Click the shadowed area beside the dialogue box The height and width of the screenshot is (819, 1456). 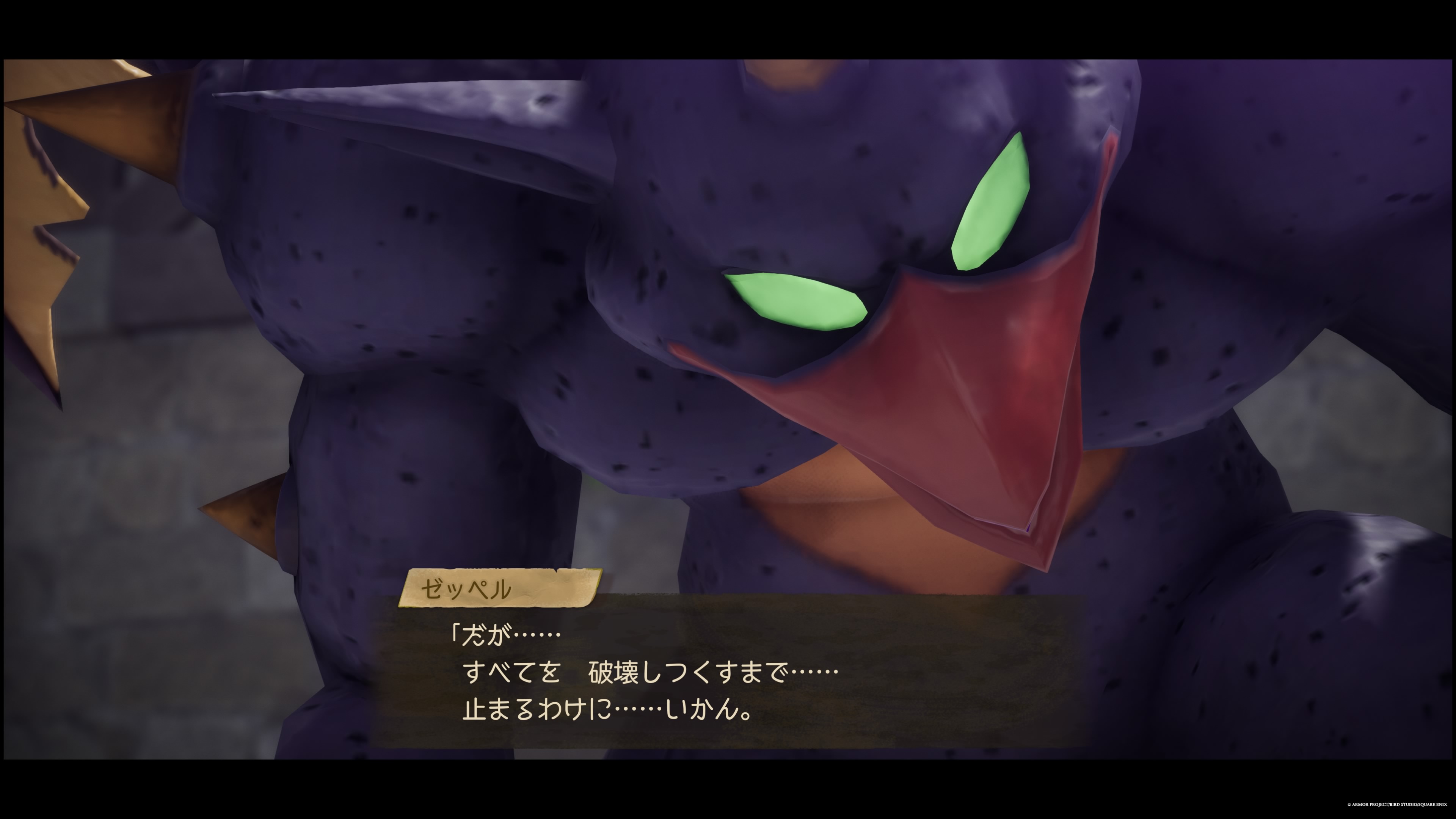[x=1244, y=678]
